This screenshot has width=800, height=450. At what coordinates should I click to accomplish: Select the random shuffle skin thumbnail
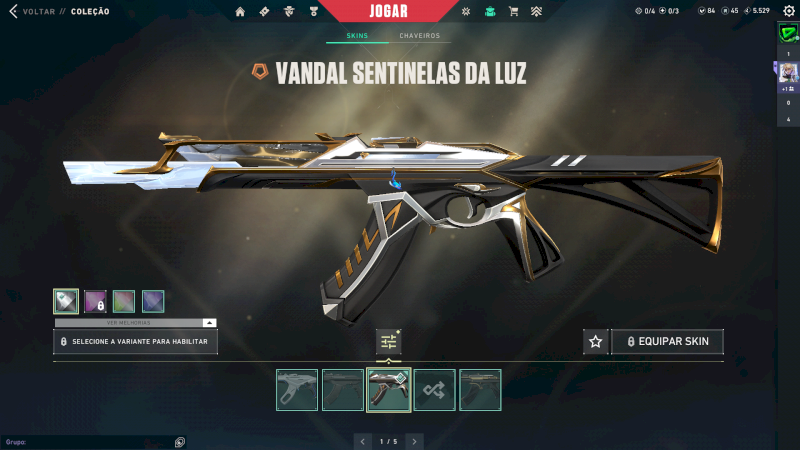click(x=435, y=389)
